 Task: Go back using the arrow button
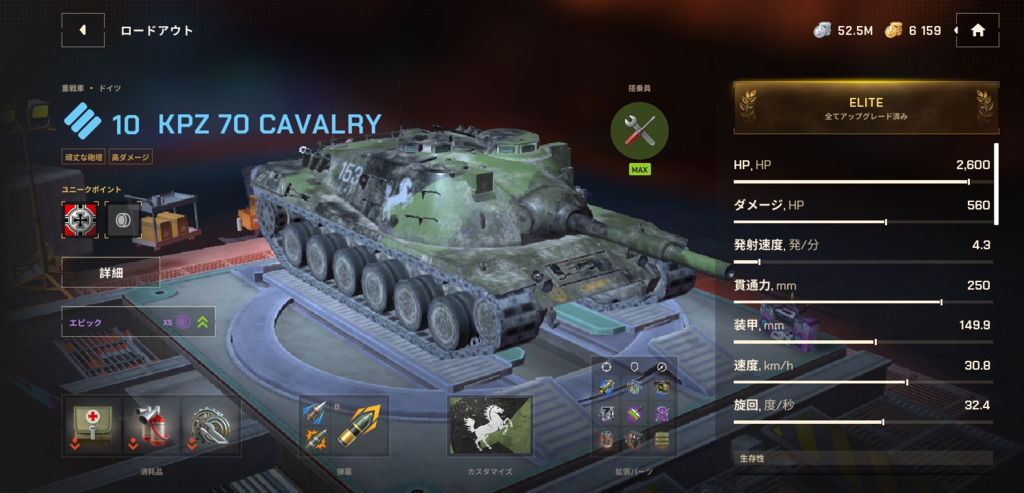coord(83,30)
